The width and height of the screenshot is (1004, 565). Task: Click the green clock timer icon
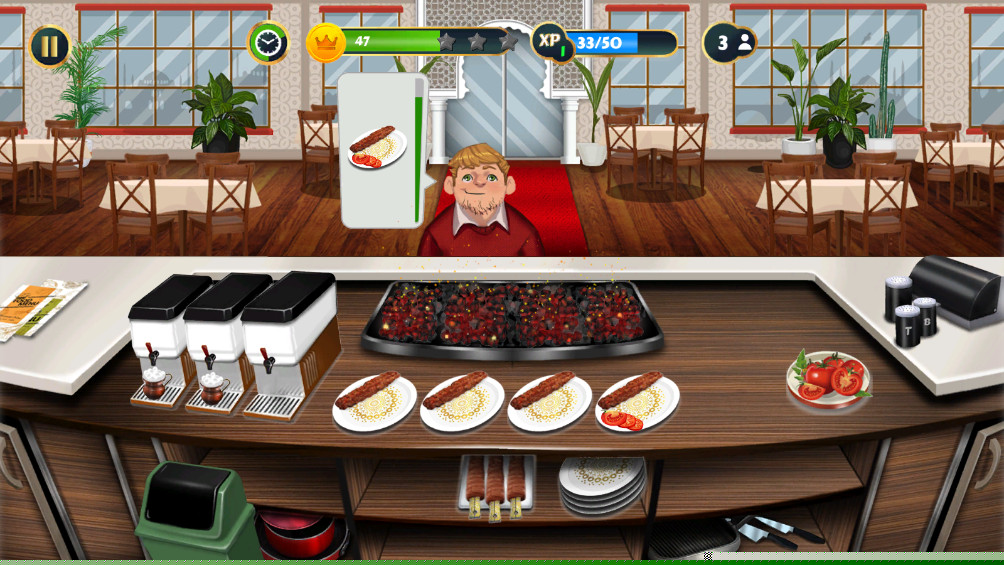pos(267,42)
